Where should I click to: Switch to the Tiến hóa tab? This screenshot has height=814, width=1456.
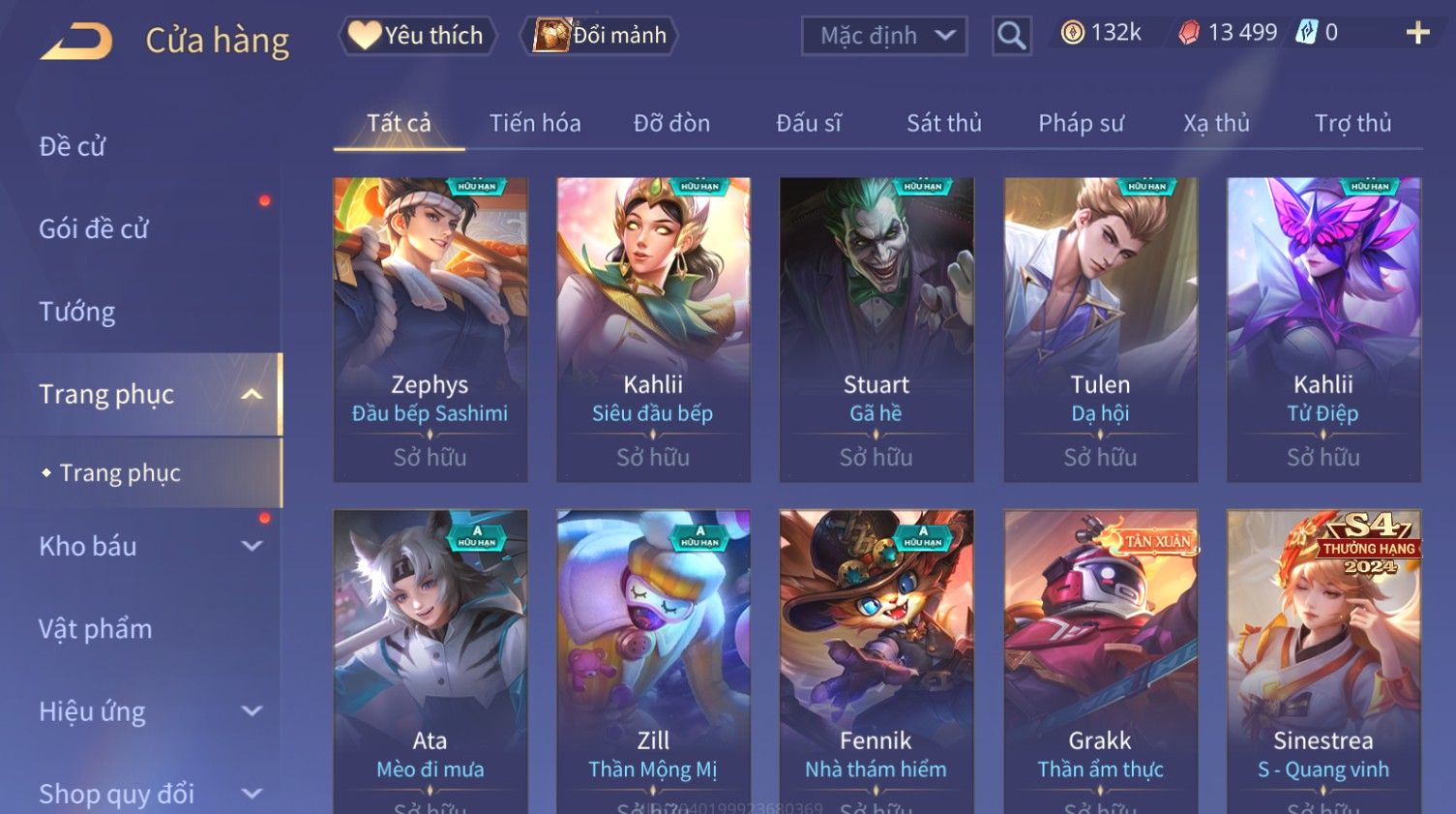[535, 123]
